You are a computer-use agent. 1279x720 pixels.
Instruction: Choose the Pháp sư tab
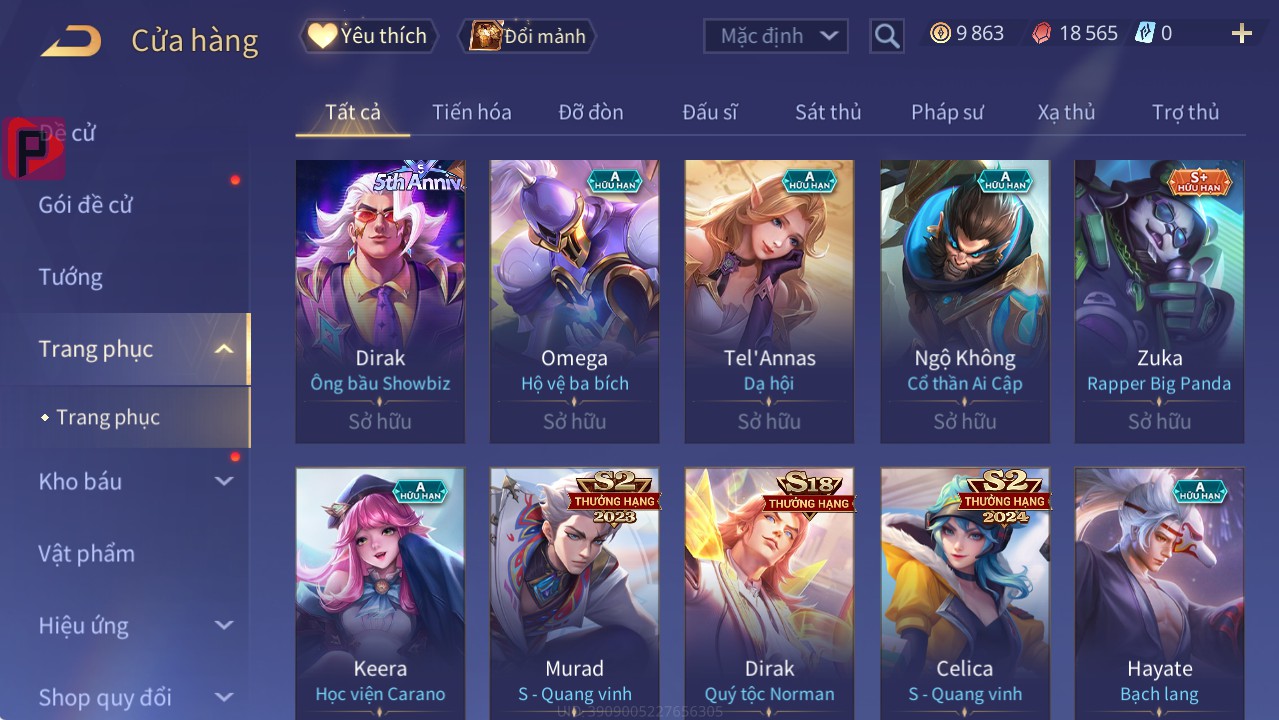947,112
